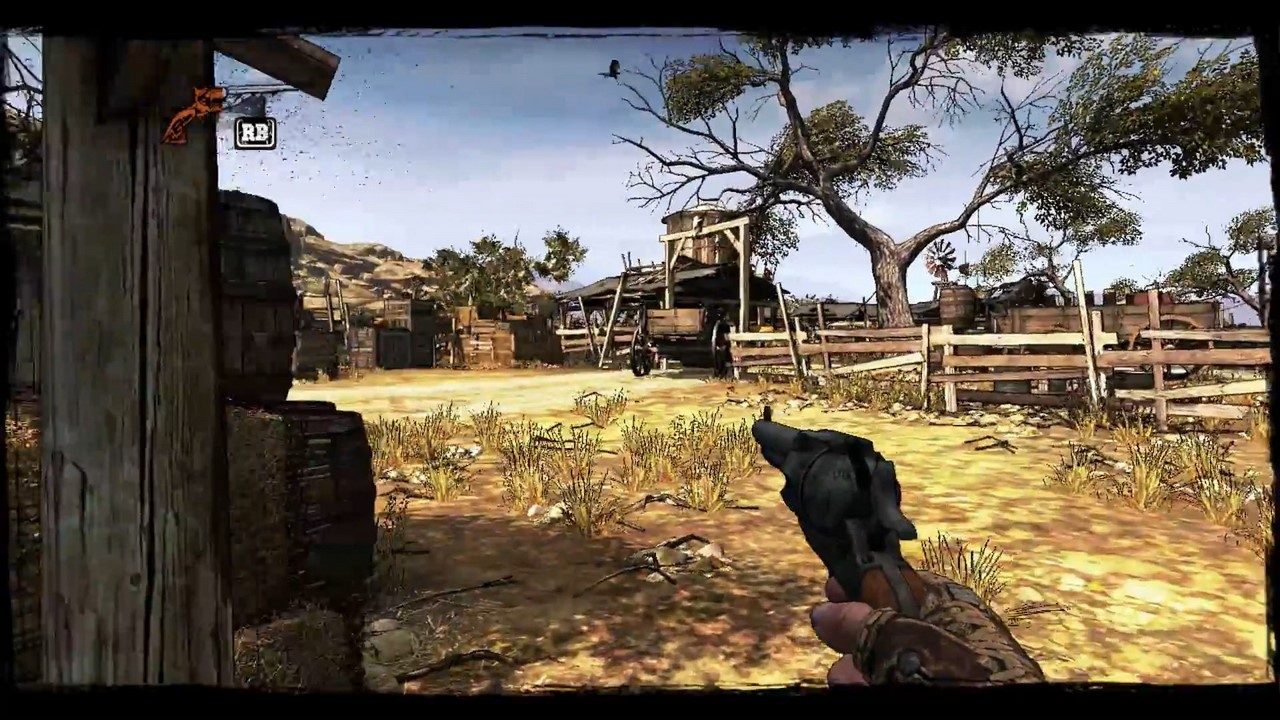Select the RB button prompt

coord(253,130)
